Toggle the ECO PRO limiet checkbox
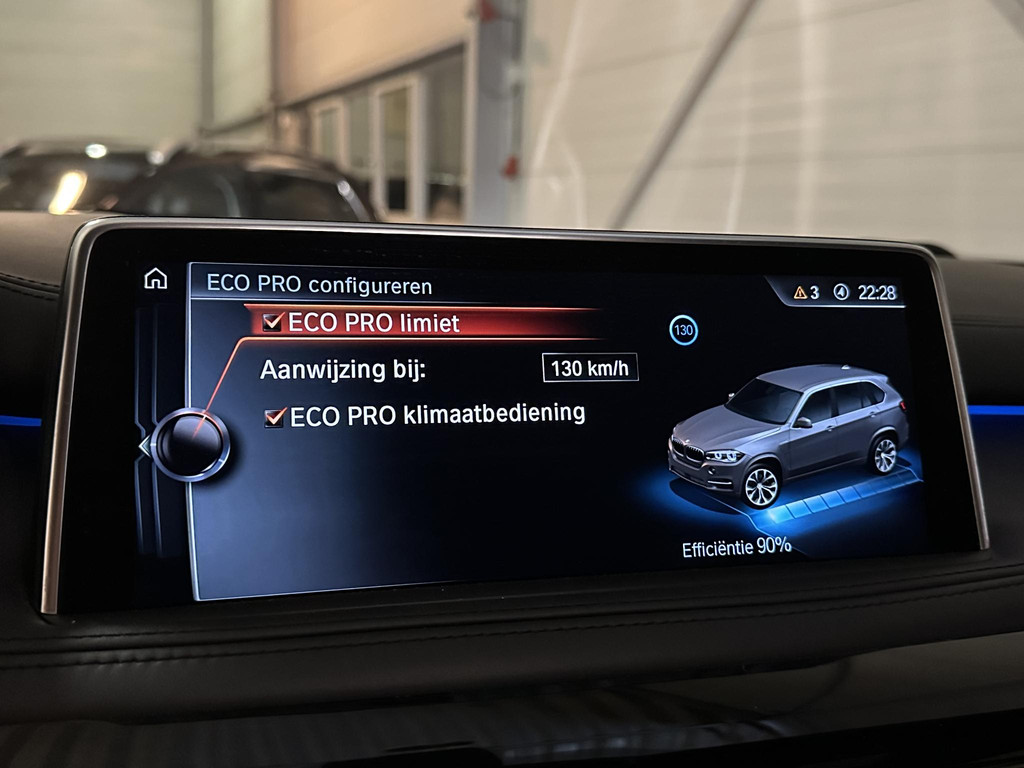Screen dimensions: 1024x768 click(x=273, y=322)
